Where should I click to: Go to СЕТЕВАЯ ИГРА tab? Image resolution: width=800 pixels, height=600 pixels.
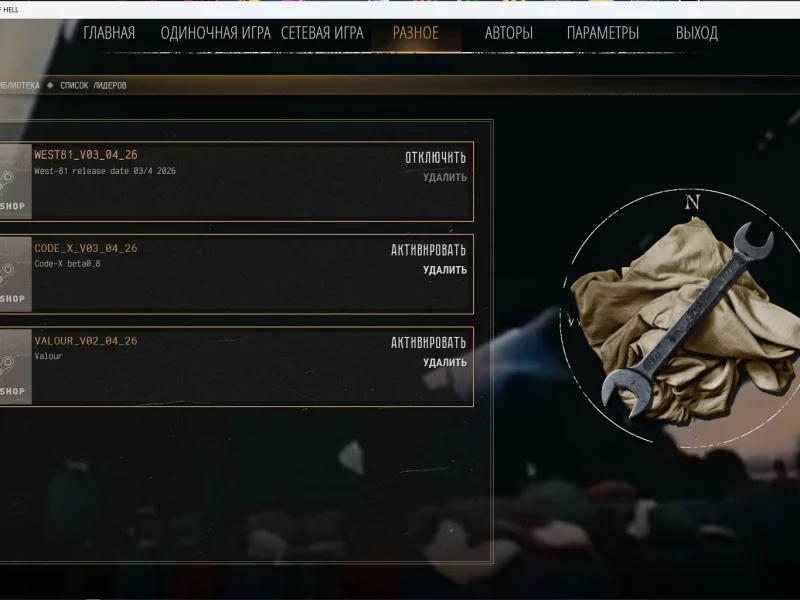pos(322,33)
